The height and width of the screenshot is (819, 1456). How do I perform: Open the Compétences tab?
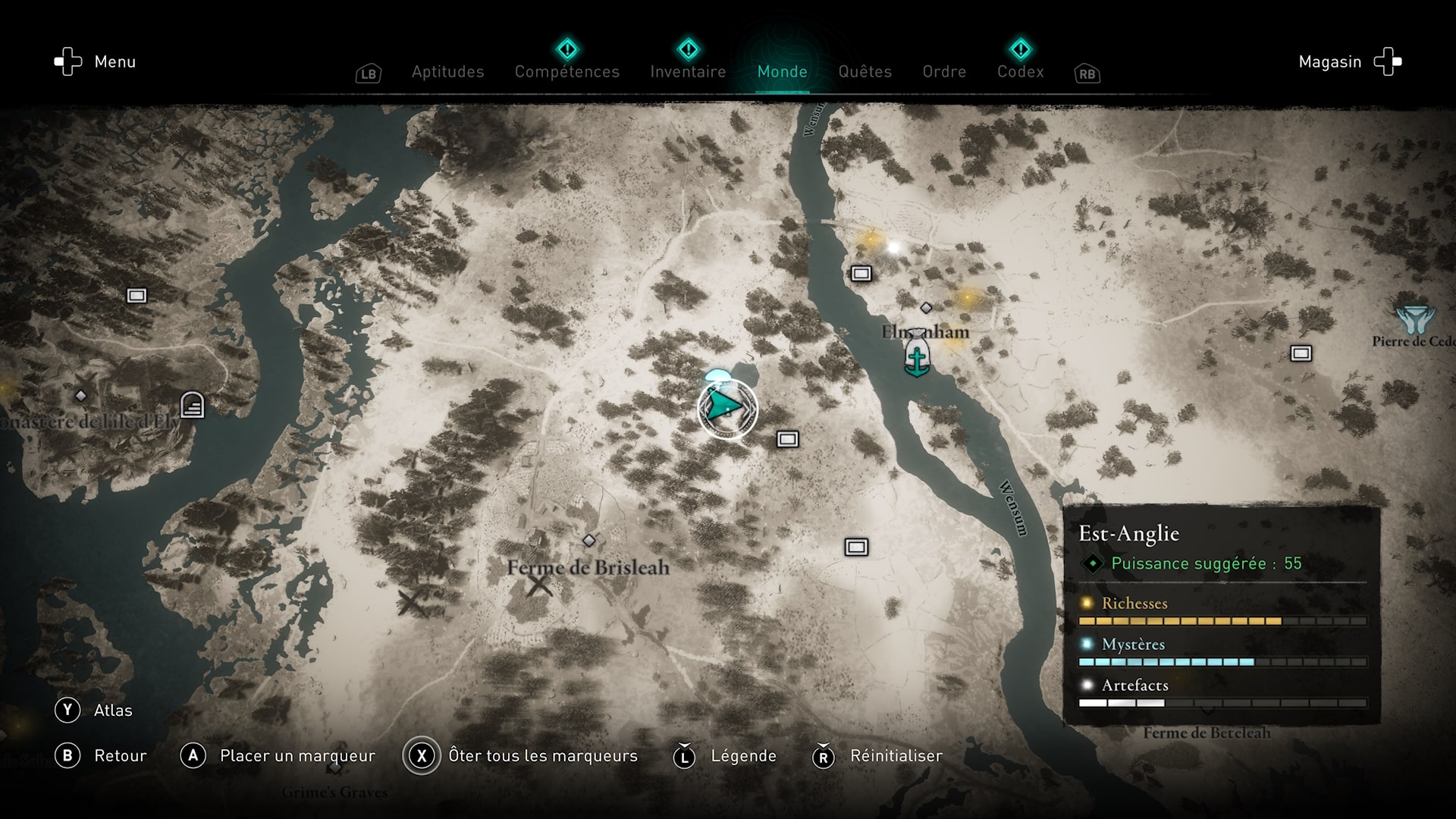[x=566, y=72]
